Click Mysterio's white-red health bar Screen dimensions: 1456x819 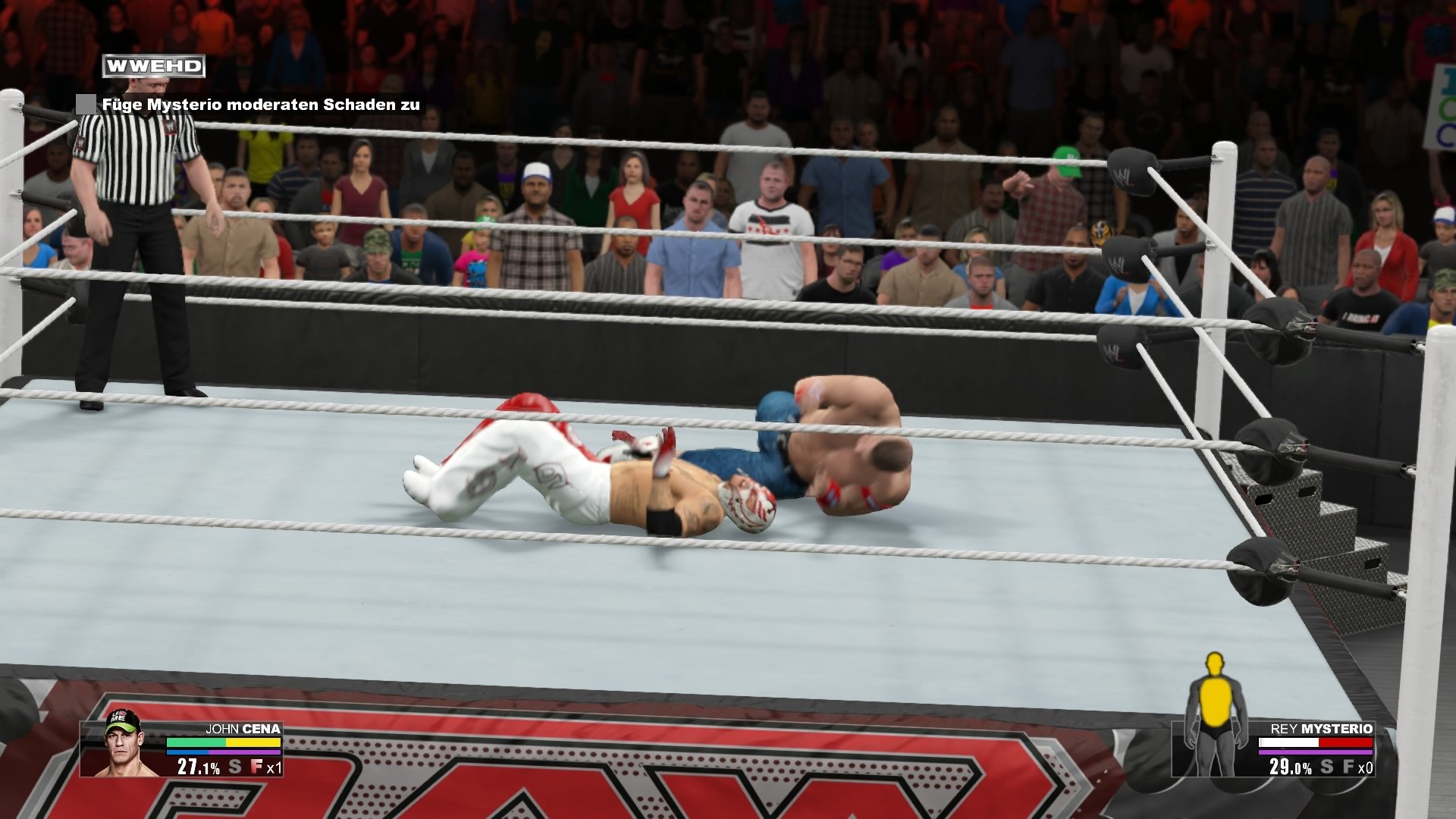1315,742
